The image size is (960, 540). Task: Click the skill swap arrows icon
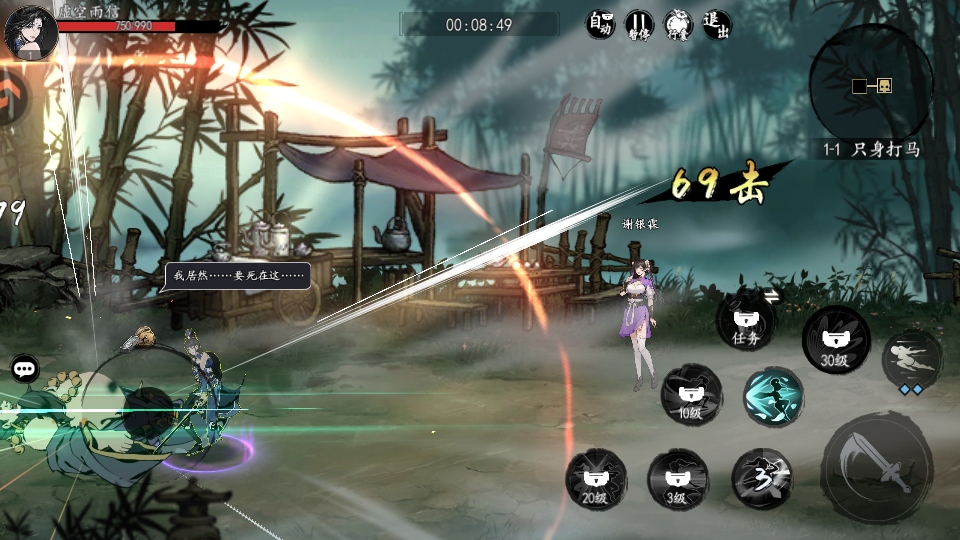771,295
